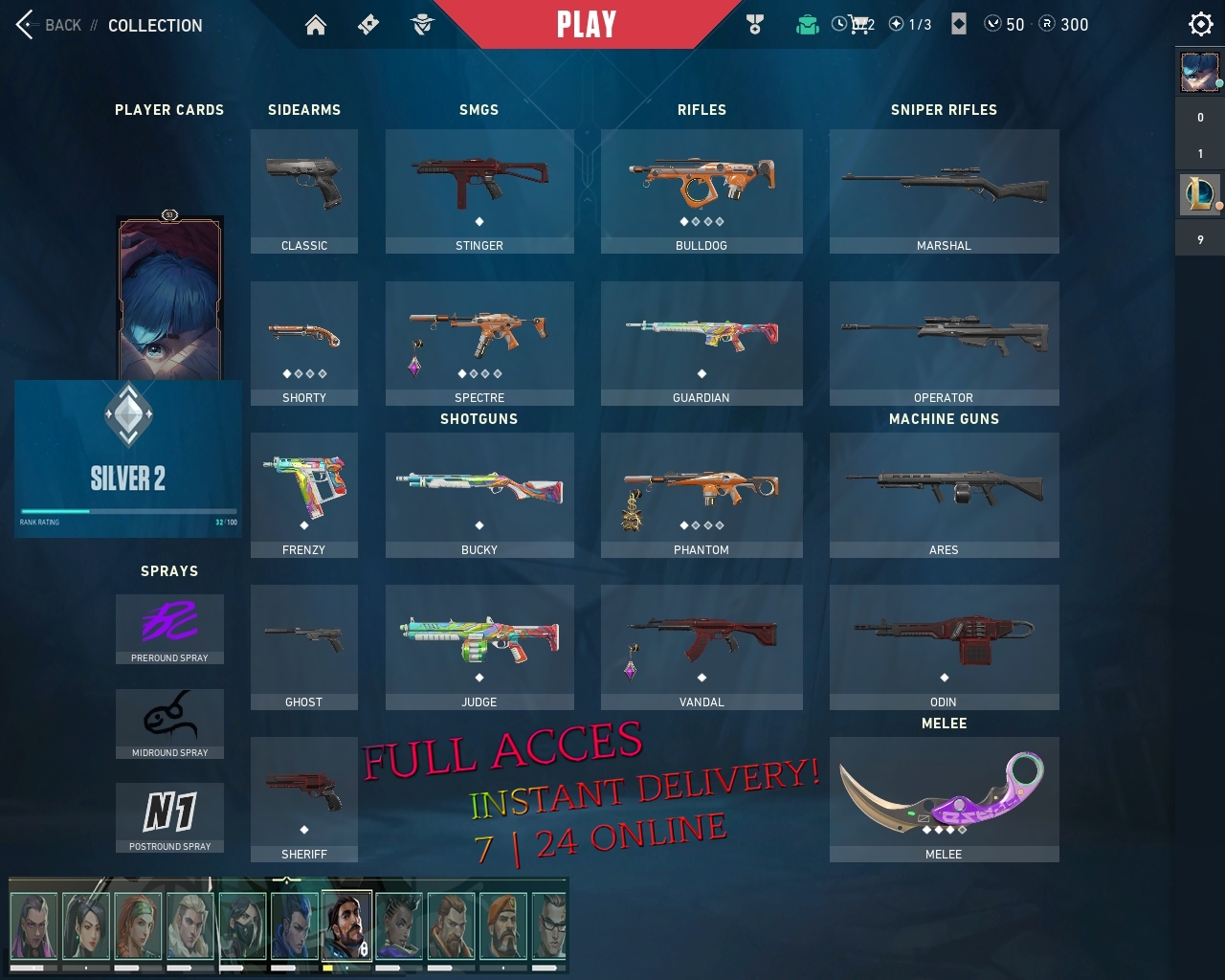This screenshot has width=1225, height=980.
Task: Change the Postround N1 Spray slot
Action: pyautogui.click(x=169, y=818)
